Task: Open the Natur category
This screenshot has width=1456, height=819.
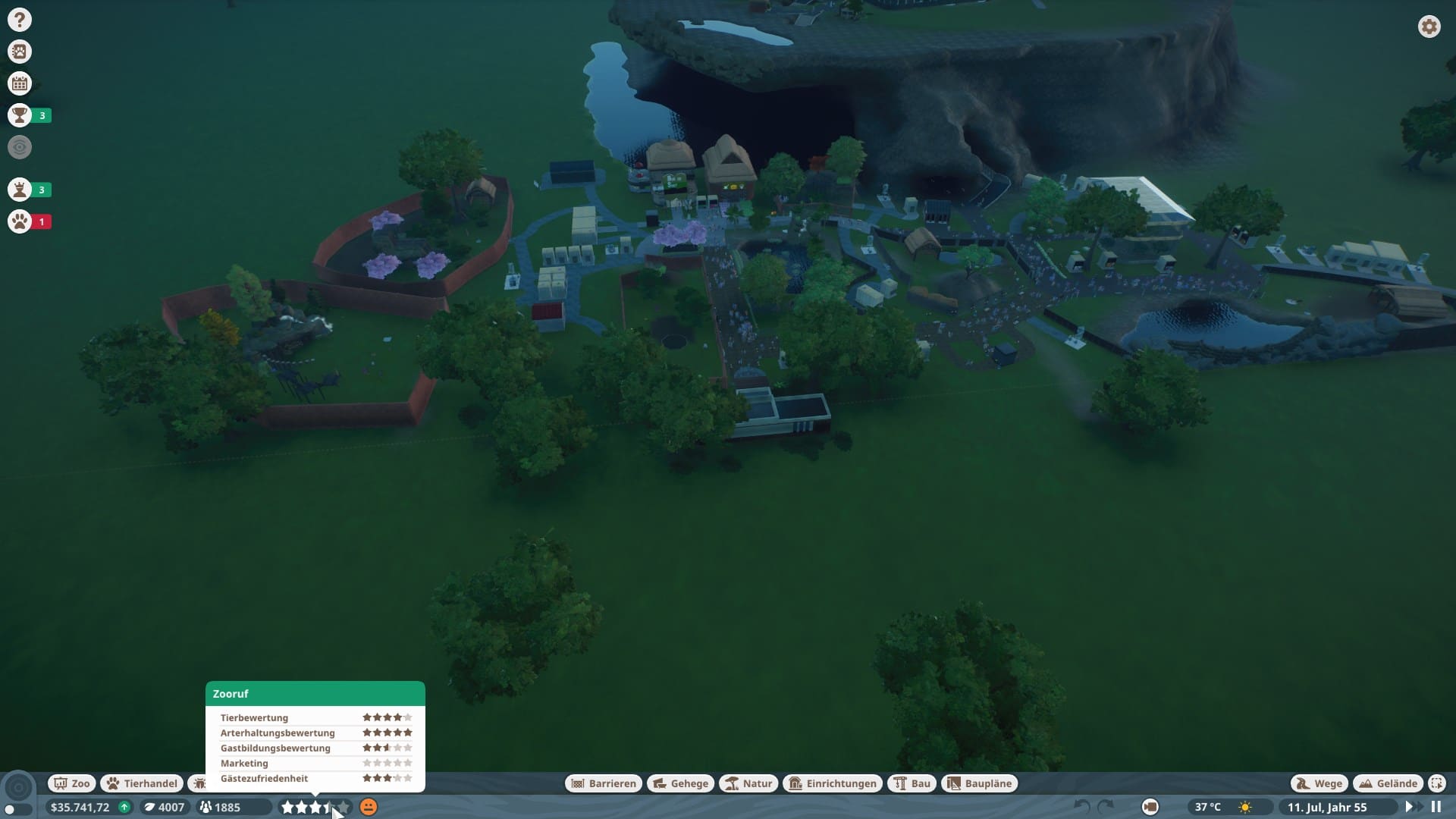Action: (748, 783)
